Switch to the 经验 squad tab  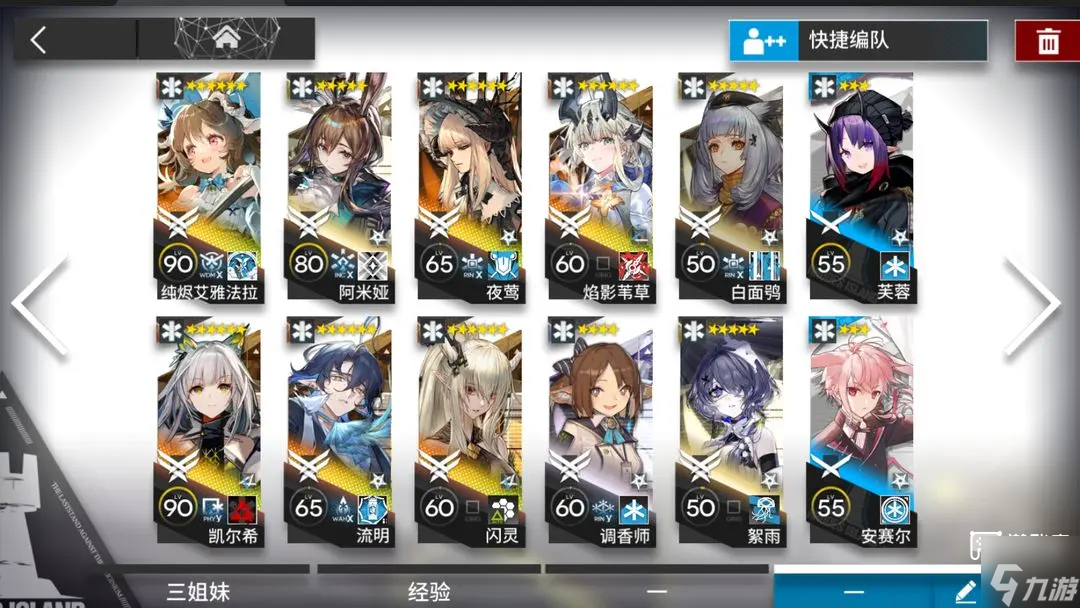[429, 591]
